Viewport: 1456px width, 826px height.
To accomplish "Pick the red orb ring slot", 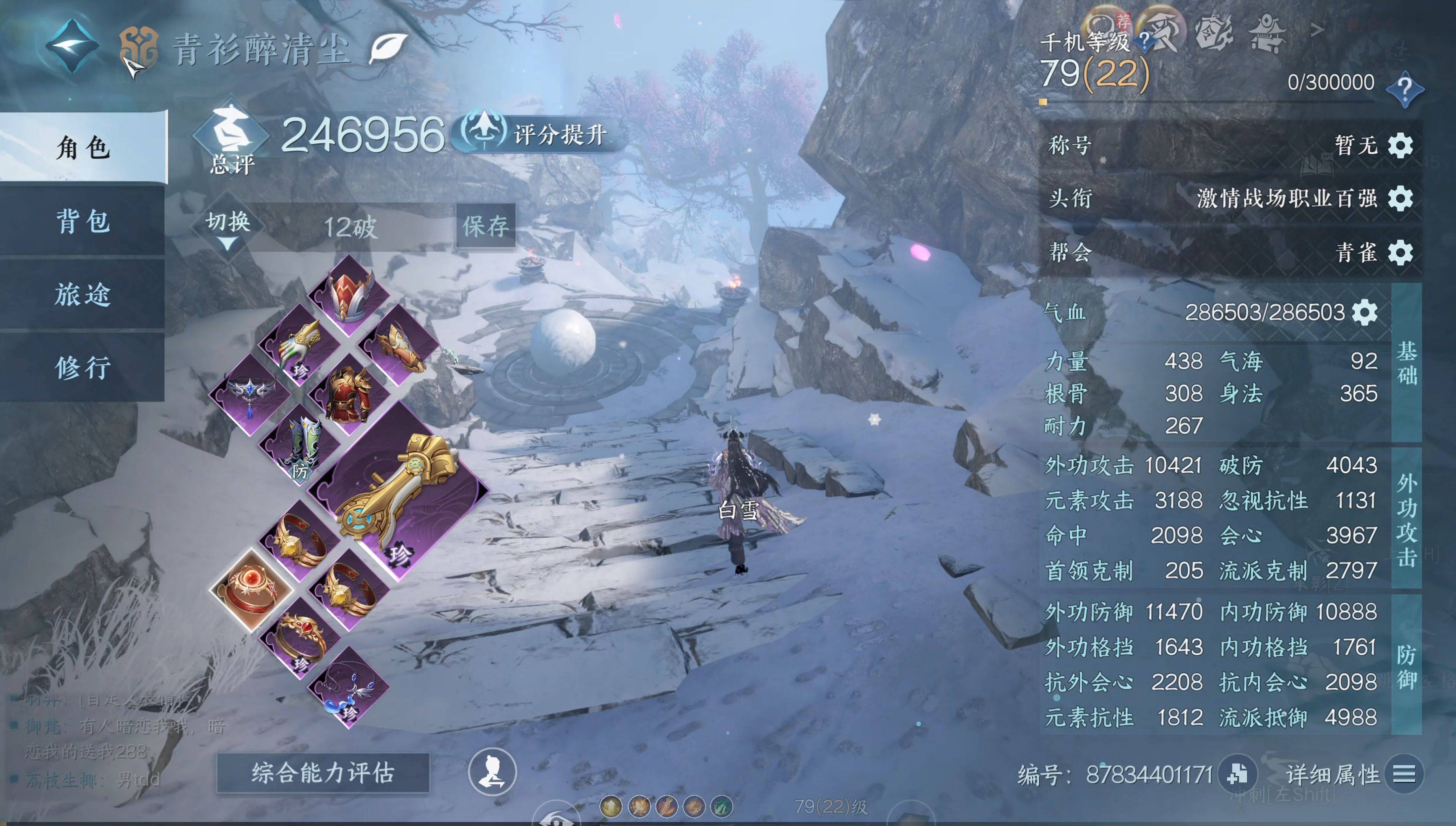I will point(251,590).
